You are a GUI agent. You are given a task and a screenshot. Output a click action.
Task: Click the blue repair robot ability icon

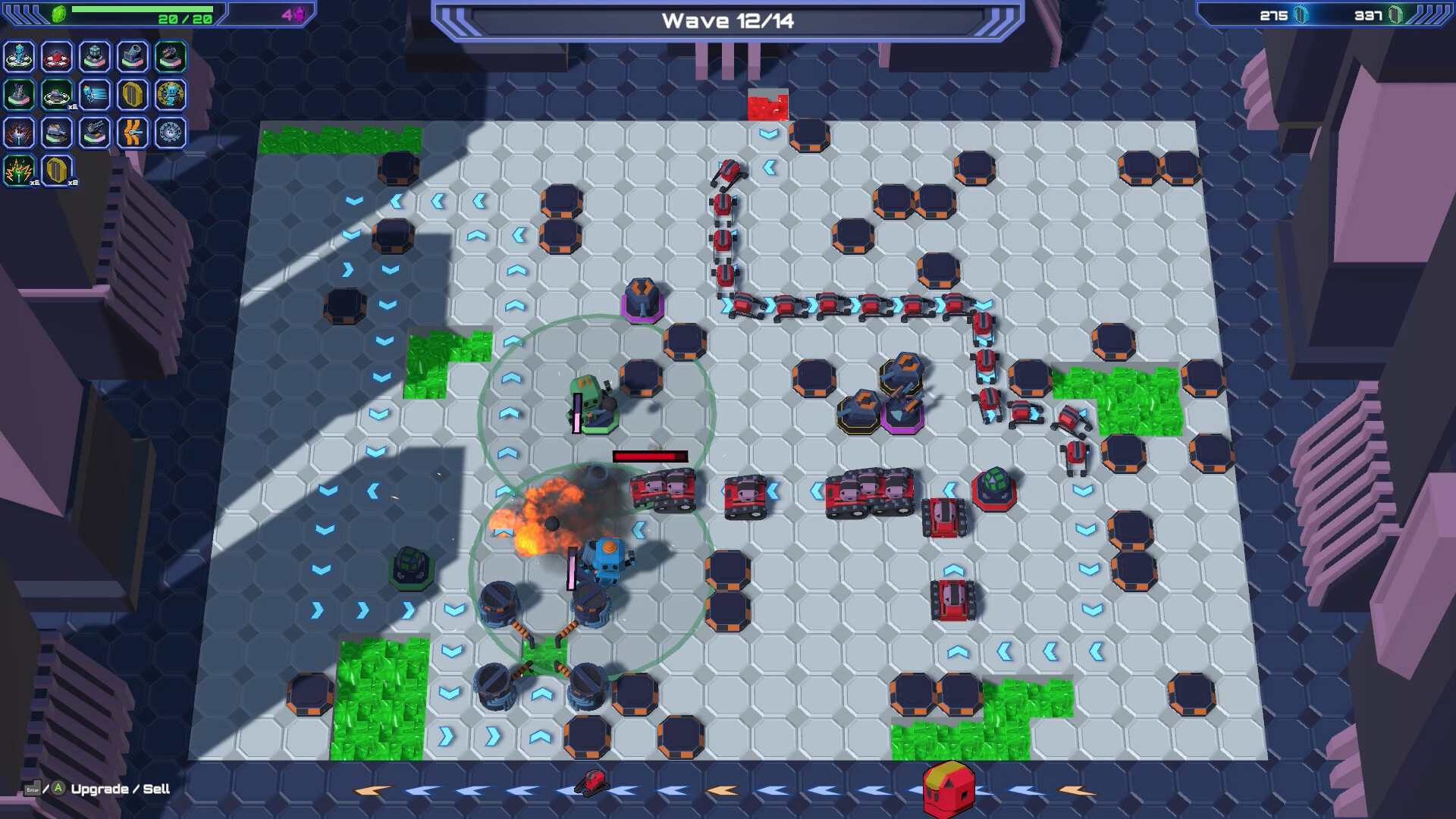point(168,96)
